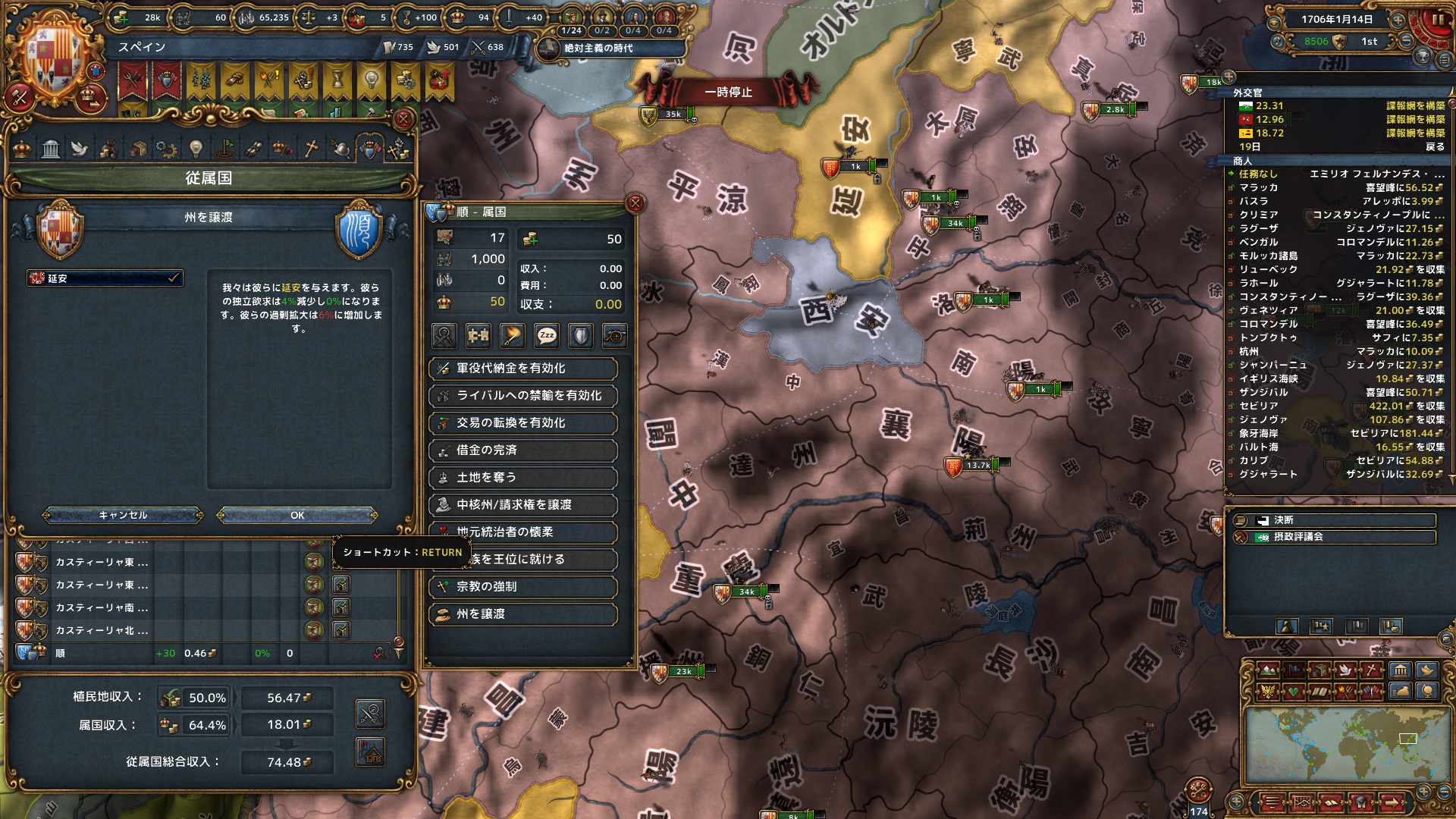Confirm province transfer with OK button
This screenshot has height=819, width=1456.
pos(297,516)
